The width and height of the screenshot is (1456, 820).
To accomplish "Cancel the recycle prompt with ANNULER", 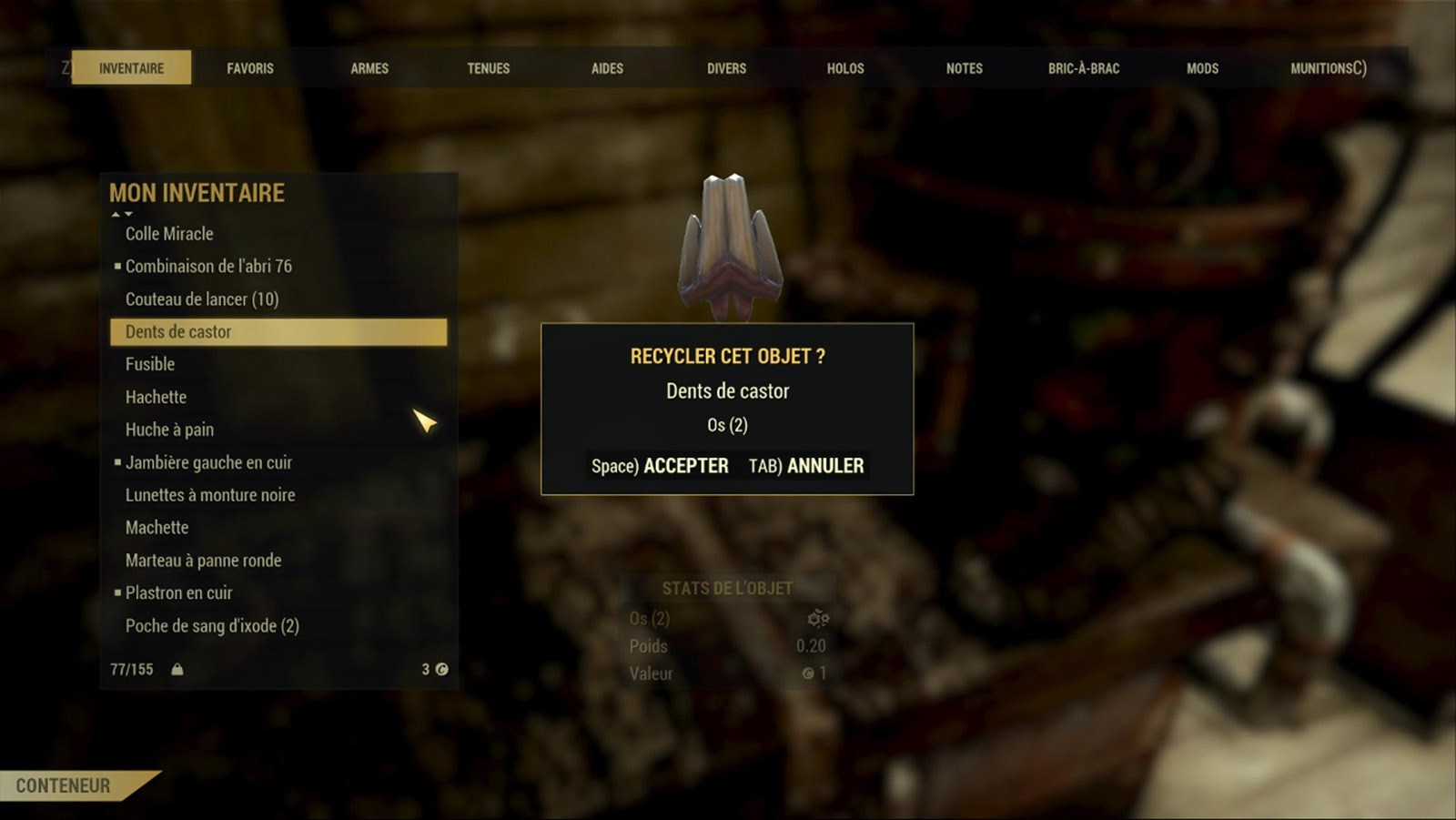I will (806, 466).
